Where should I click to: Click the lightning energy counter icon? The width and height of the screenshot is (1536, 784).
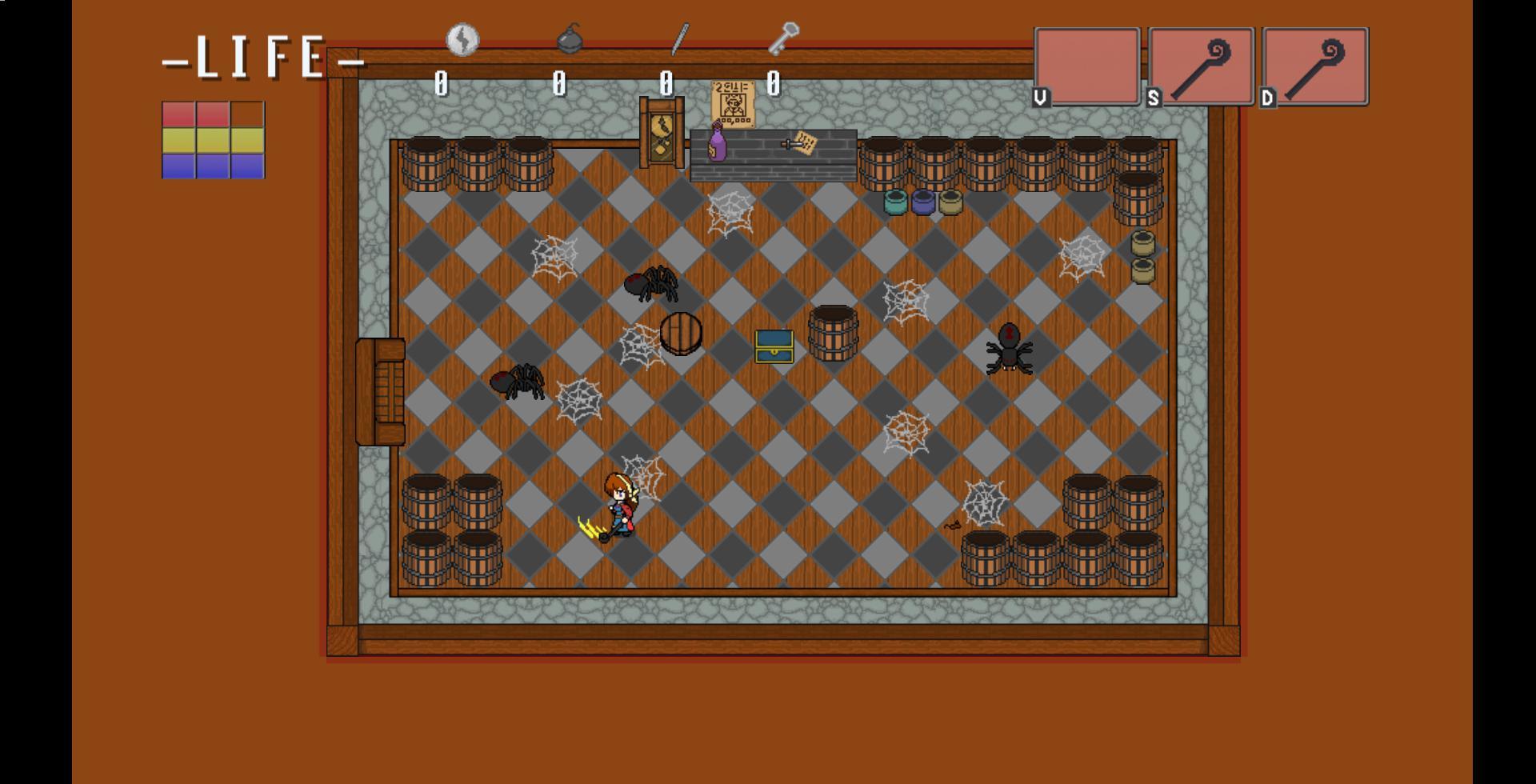coord(462,38)
